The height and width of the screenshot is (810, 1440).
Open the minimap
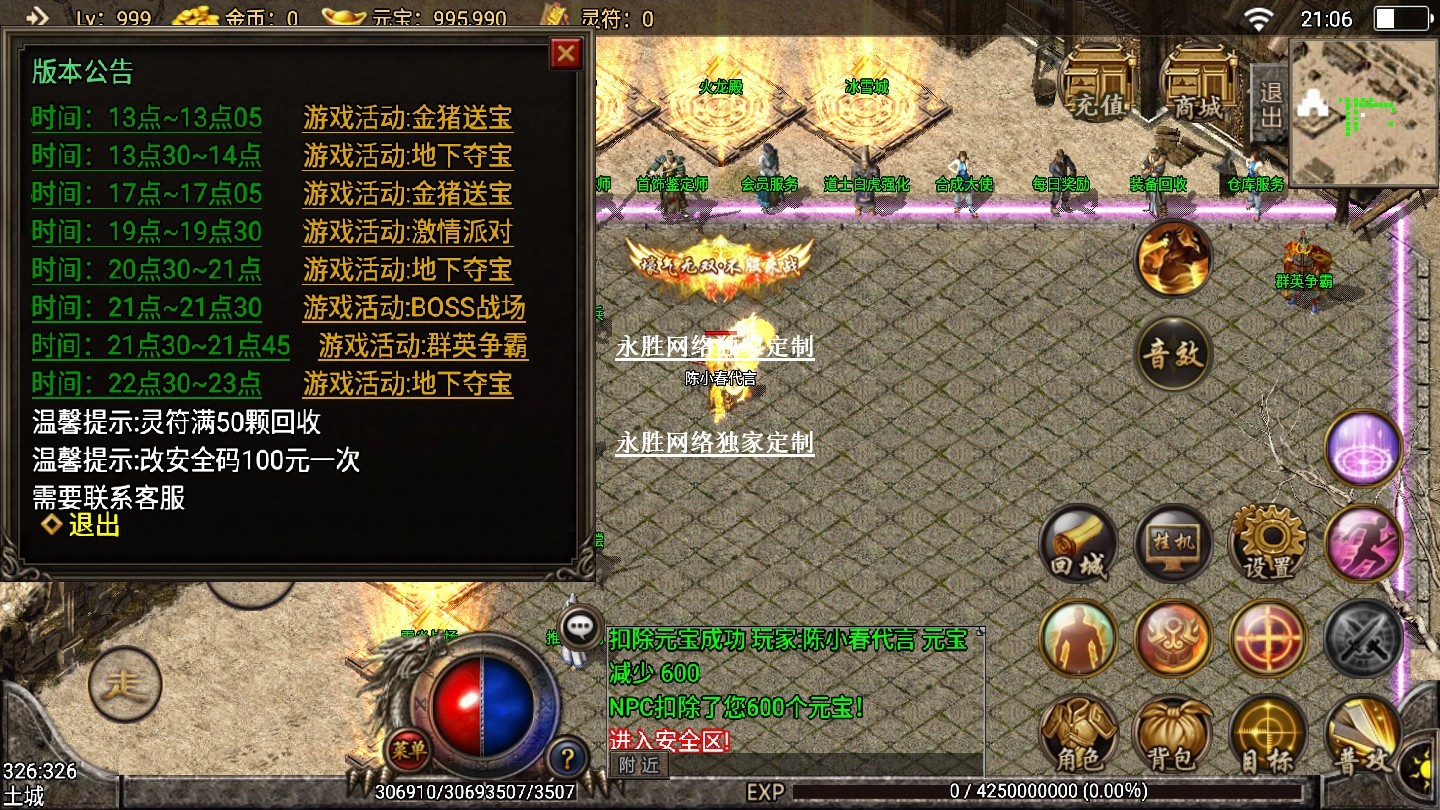(x=1363, y=112)
